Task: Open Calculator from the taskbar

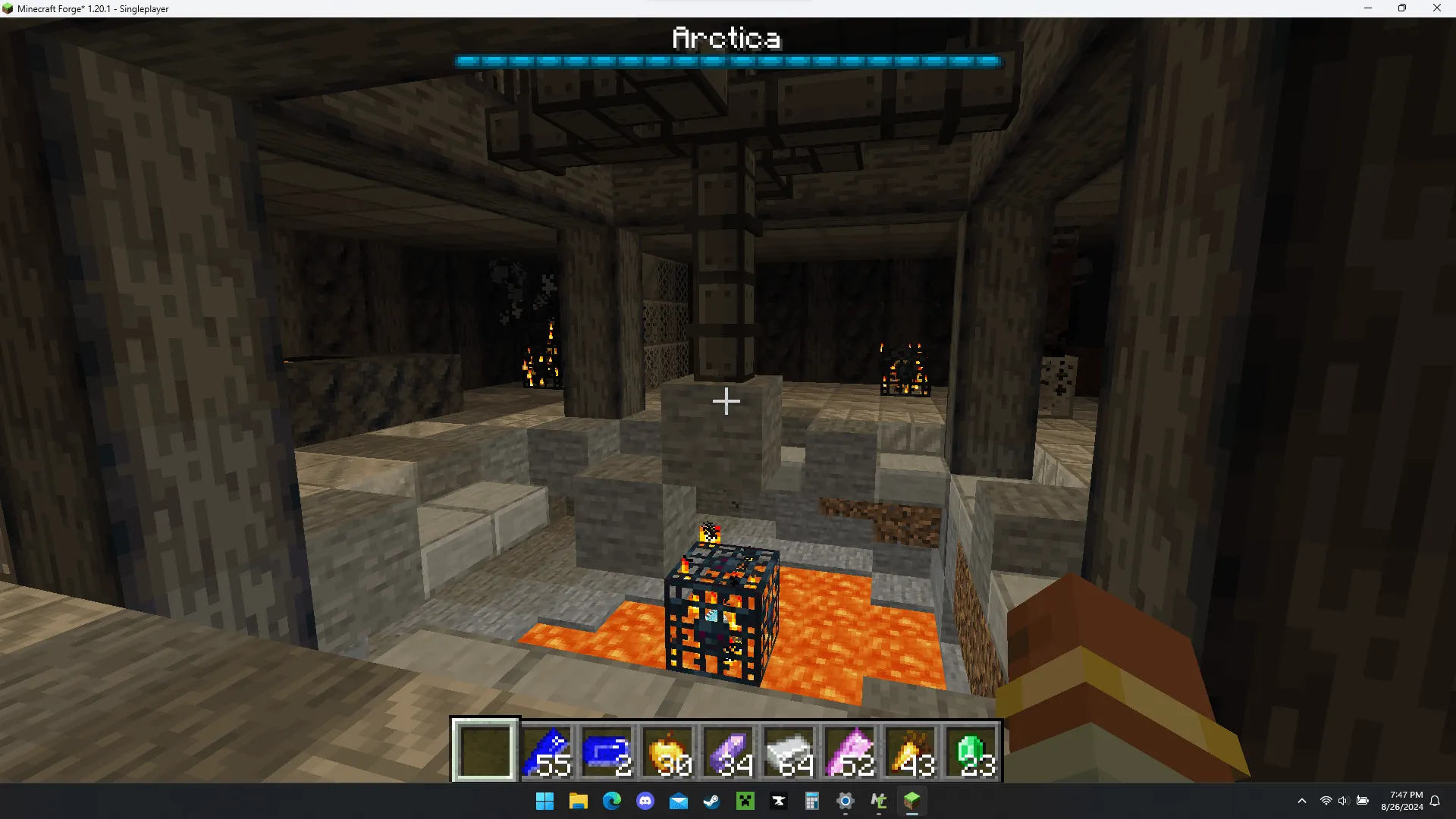Action: coord(812,802)
